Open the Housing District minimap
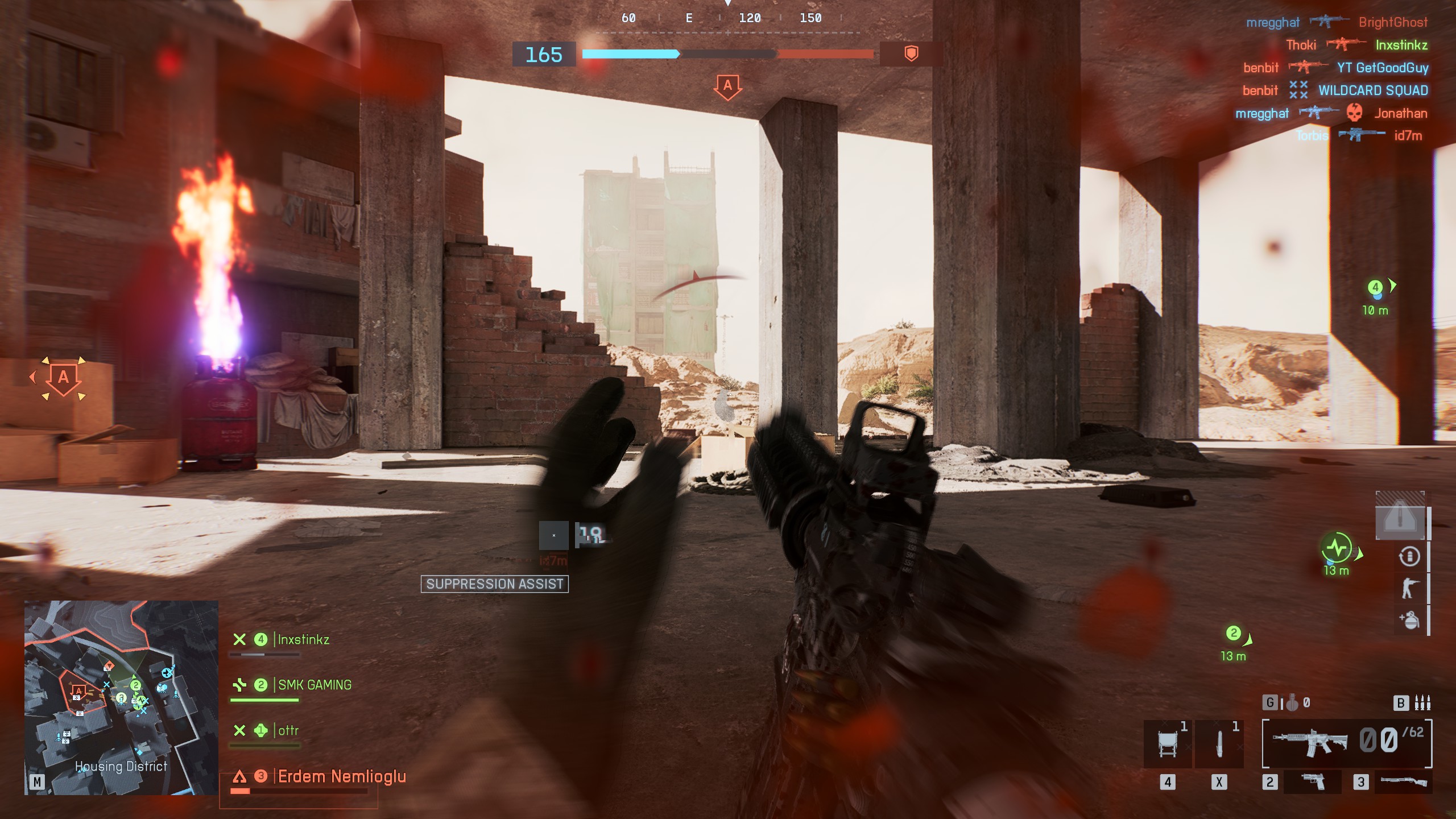Image resolution: width=1456 pixels, height=819 pixels. (x=121, y=697)
